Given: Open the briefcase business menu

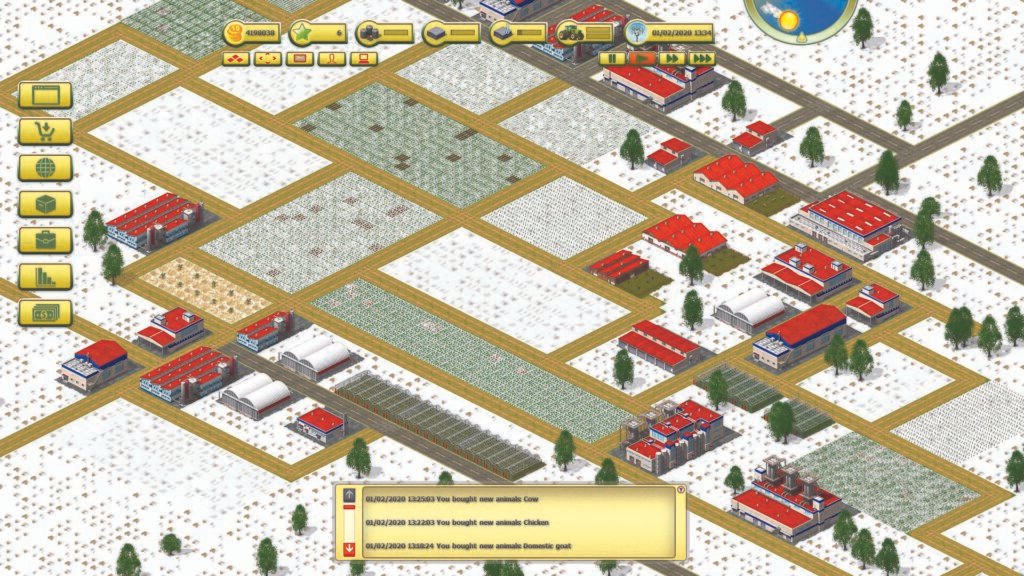Looking at the screenshot, I should click(45, 240).
